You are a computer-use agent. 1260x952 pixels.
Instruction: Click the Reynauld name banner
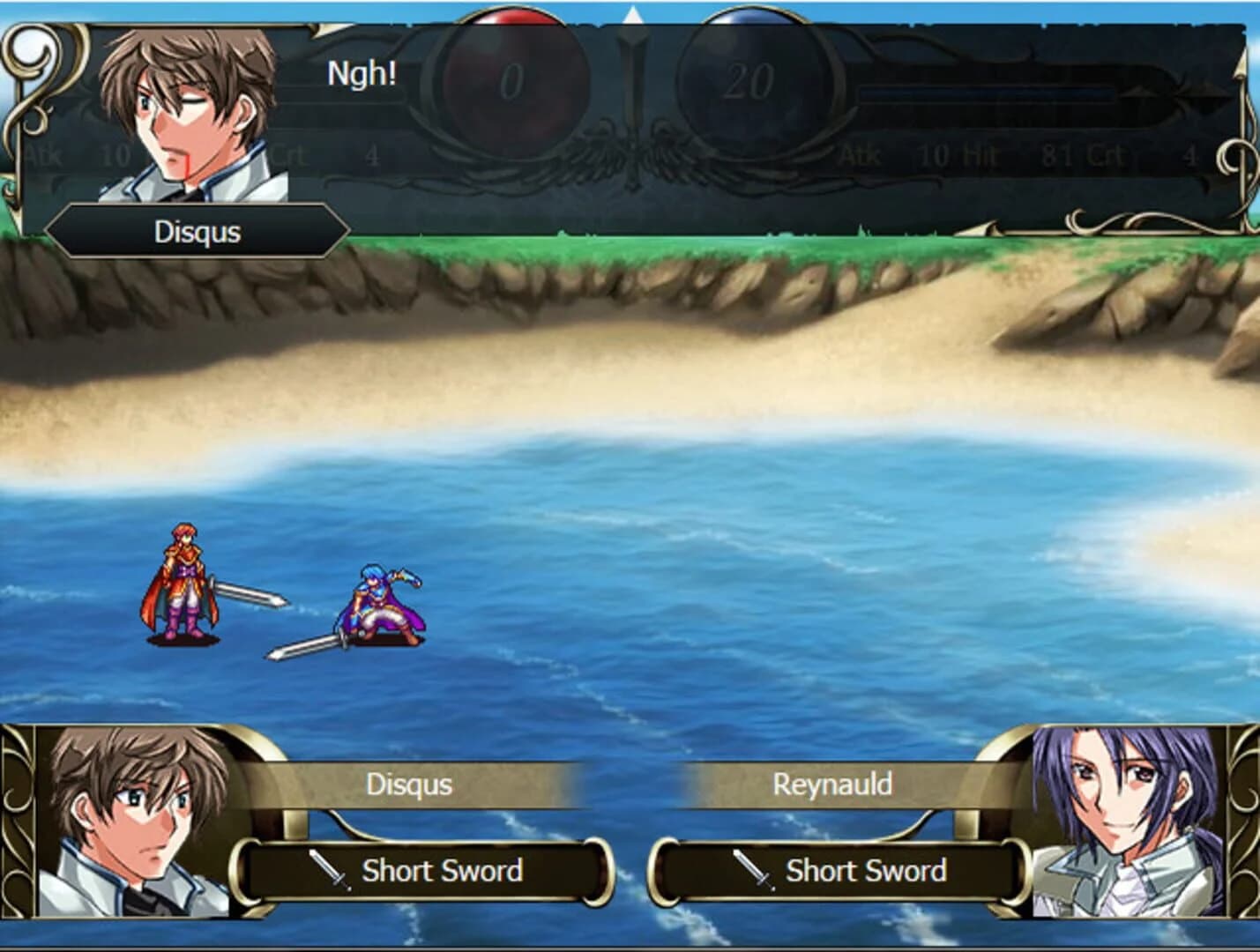831,785
